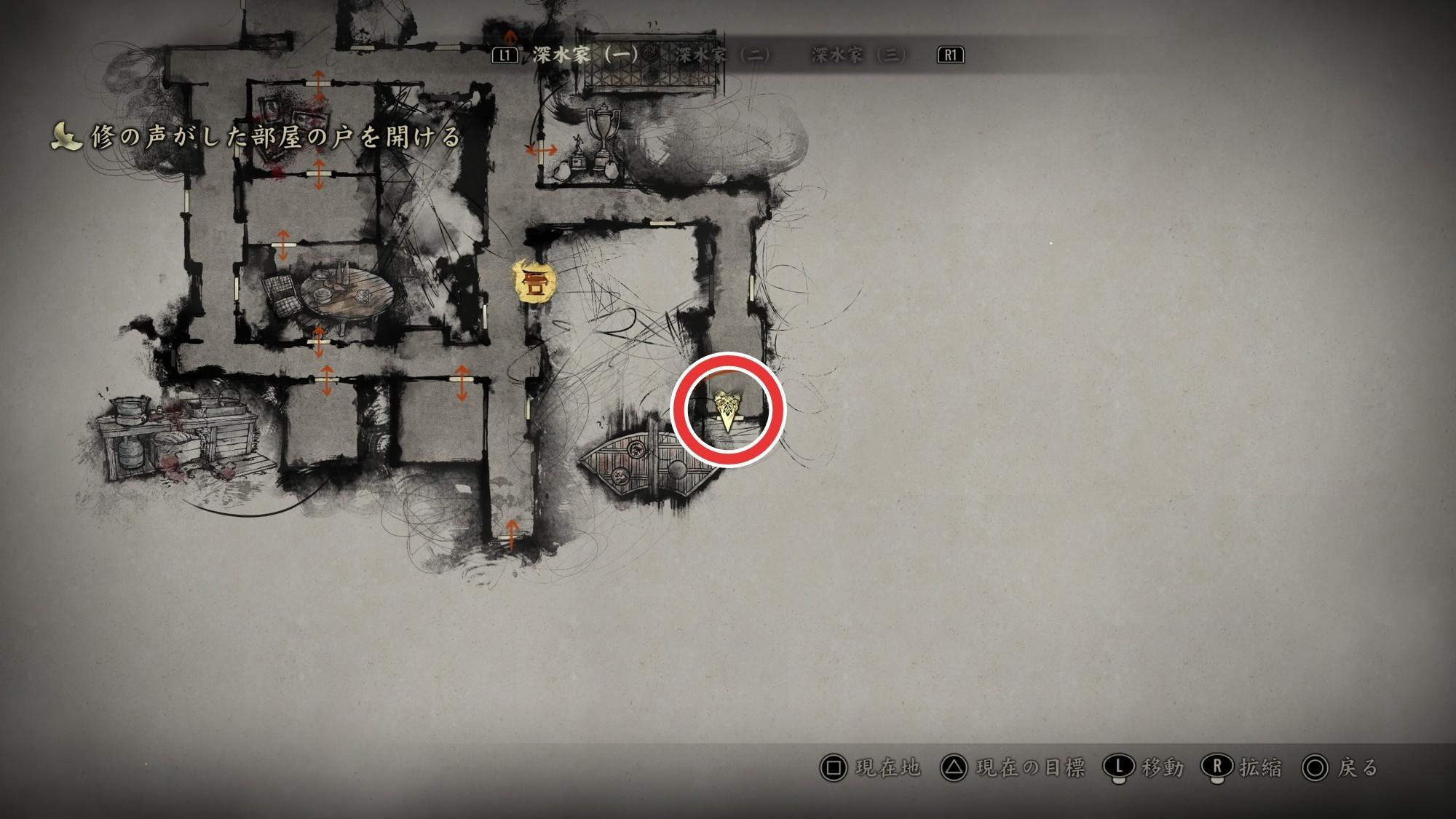The width and height of the screenshot is (1456, 819).
Task: Select the player location arrow marker
Action: (x=727, y=409)
